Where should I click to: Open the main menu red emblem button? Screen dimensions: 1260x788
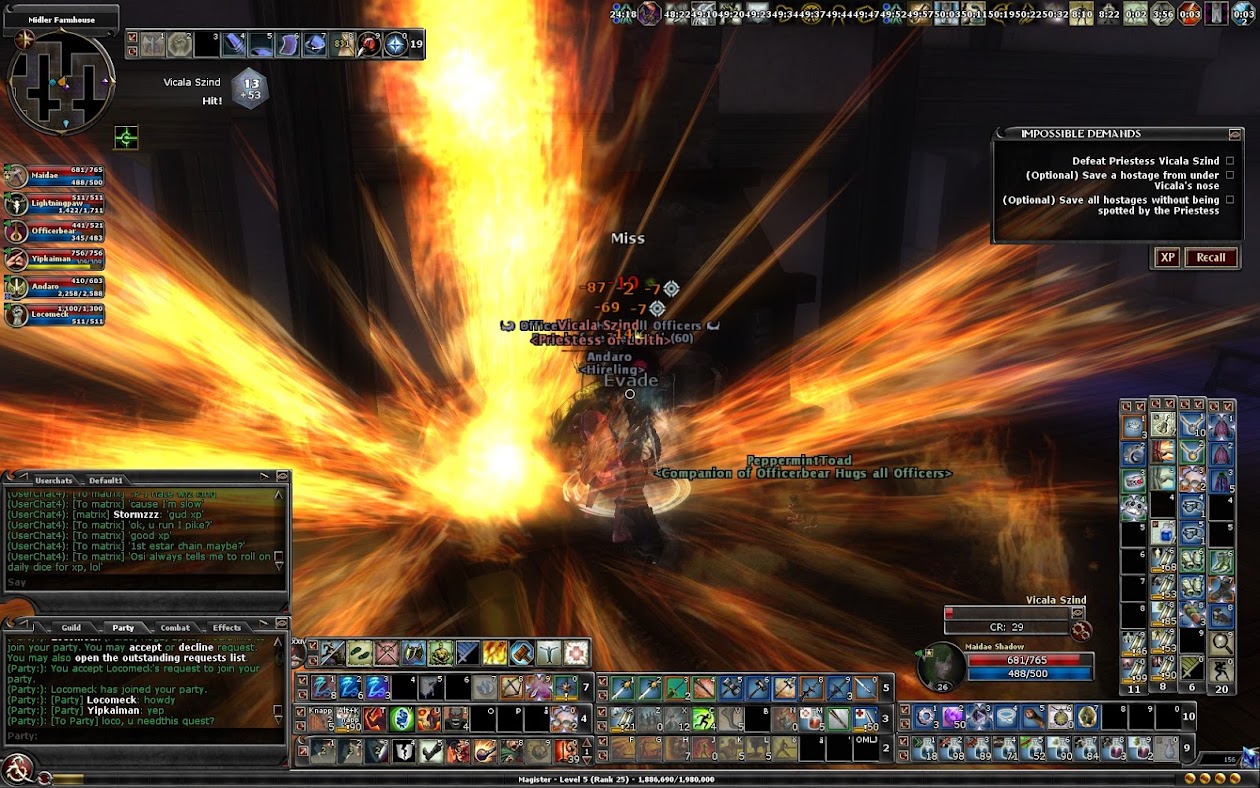(17, 768)
